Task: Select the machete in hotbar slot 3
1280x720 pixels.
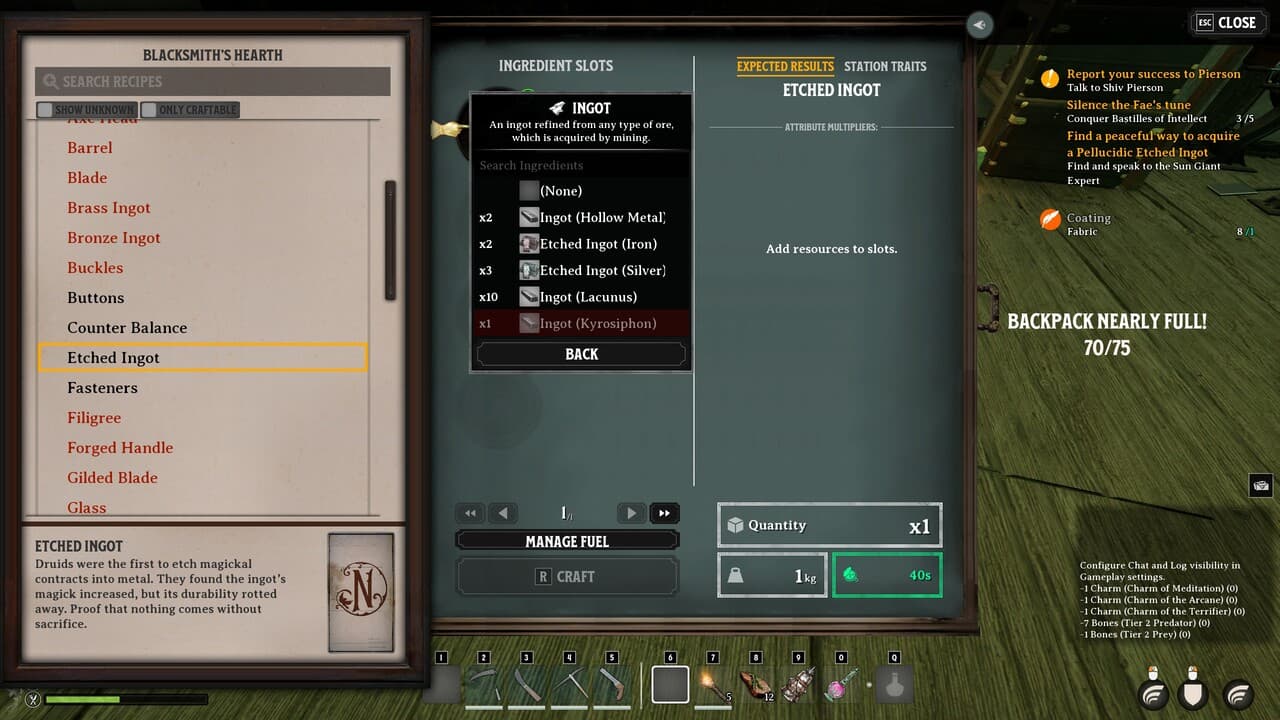Action: tap(527, 683)
